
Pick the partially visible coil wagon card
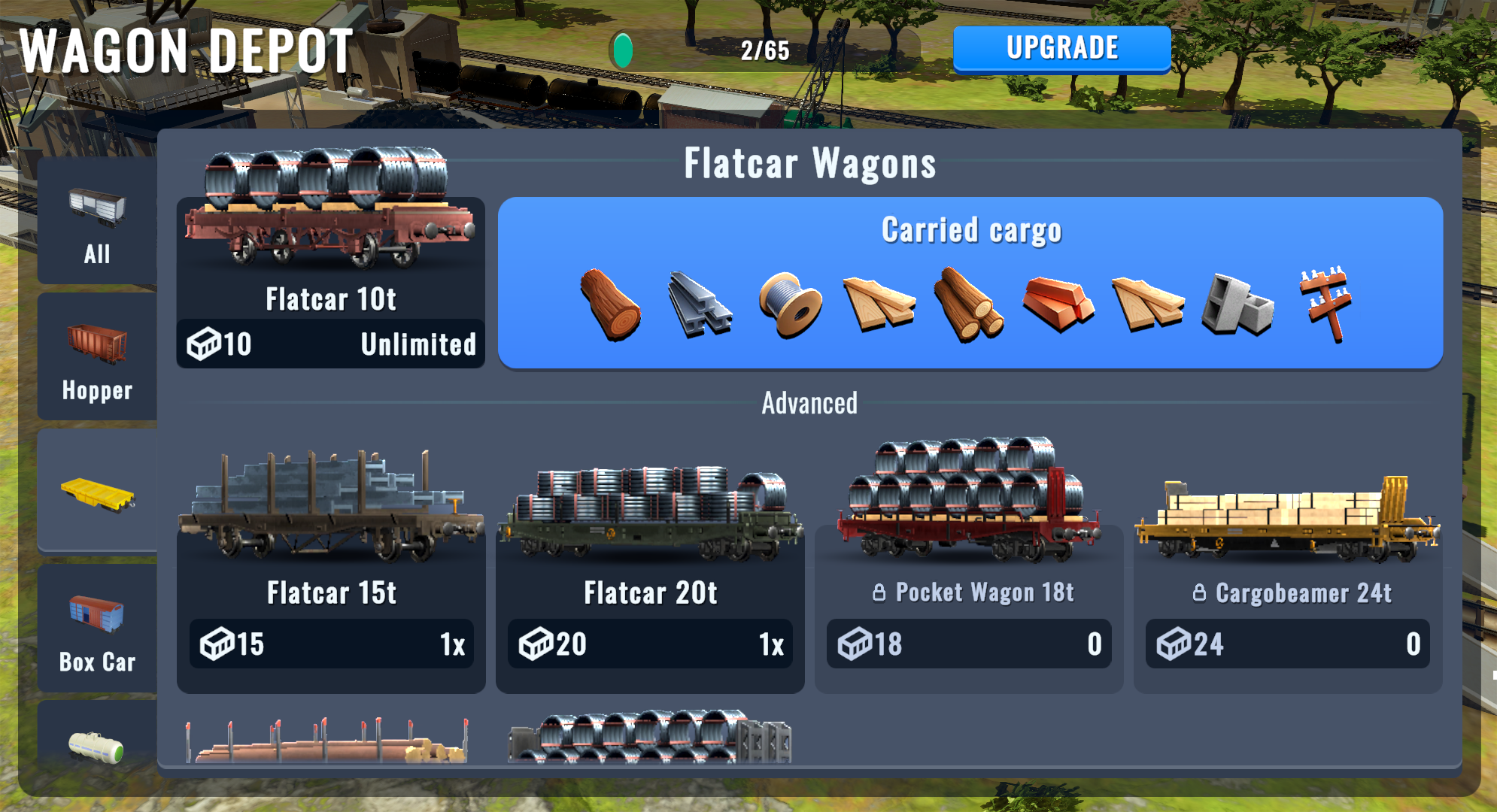[650, 738]
